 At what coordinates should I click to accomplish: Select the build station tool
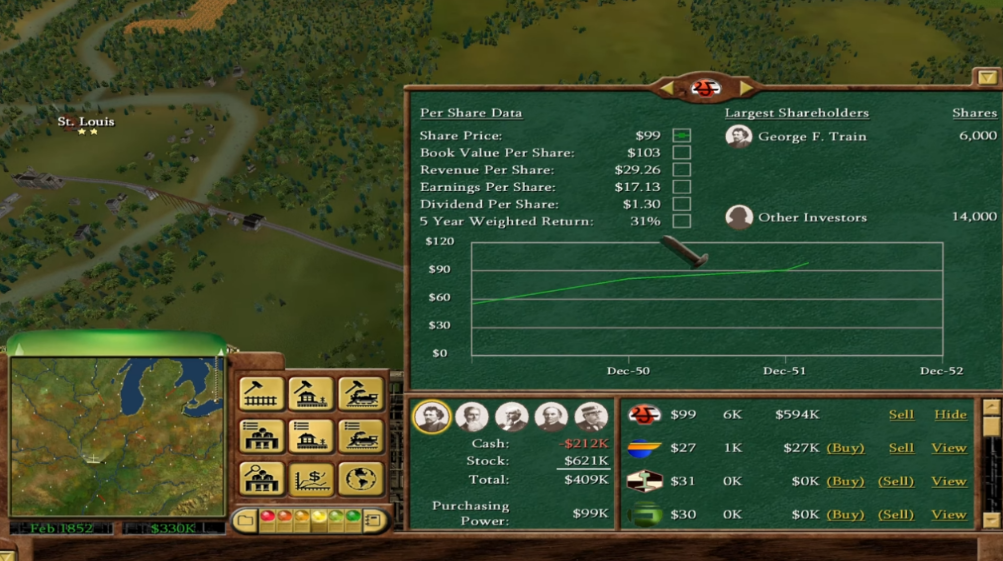(311, 394)
